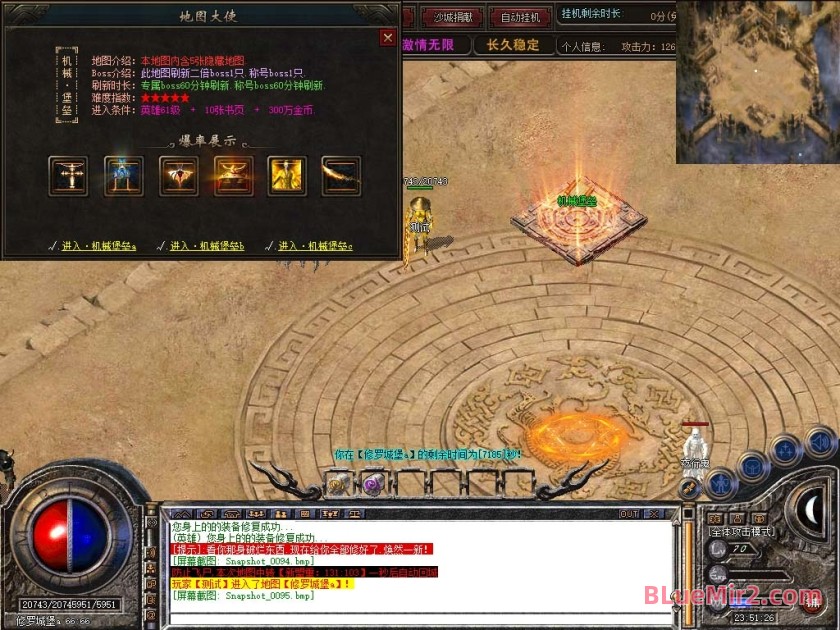Image resolution: width=840 pixels, height=630 pixels.
Task: View the blue glowing armor drop icon
Action: click(x=123, y=176)
